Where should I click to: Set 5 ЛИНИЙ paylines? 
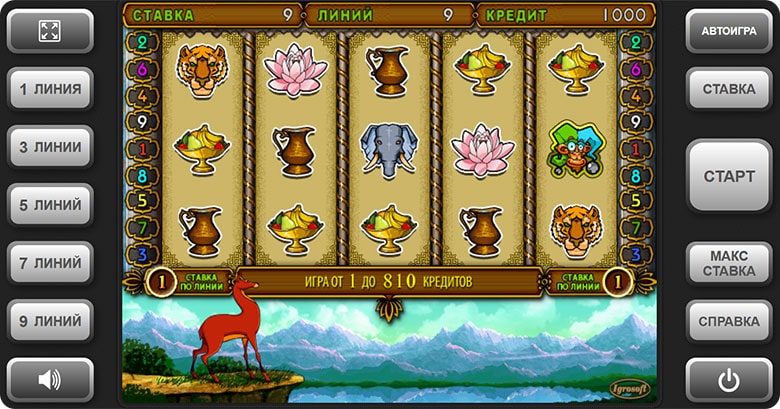click(x=50, y=205)
